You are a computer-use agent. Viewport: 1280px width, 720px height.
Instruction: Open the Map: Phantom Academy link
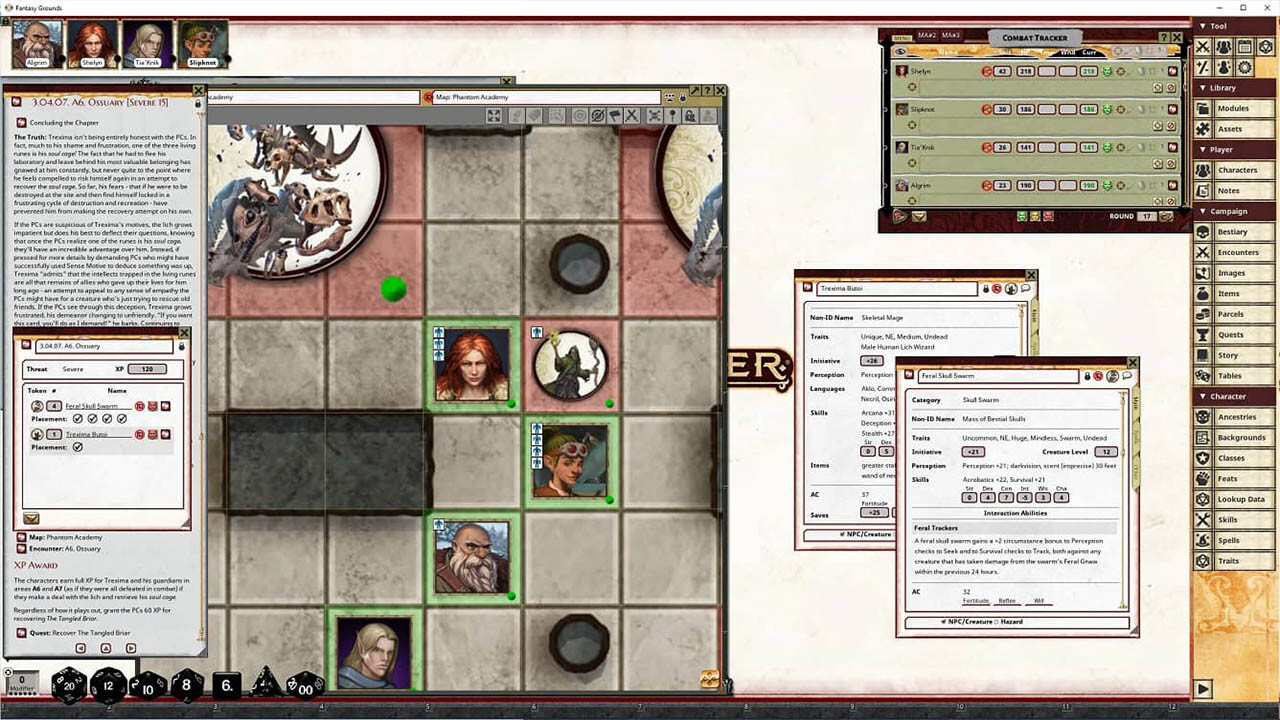tap(62, 537)
